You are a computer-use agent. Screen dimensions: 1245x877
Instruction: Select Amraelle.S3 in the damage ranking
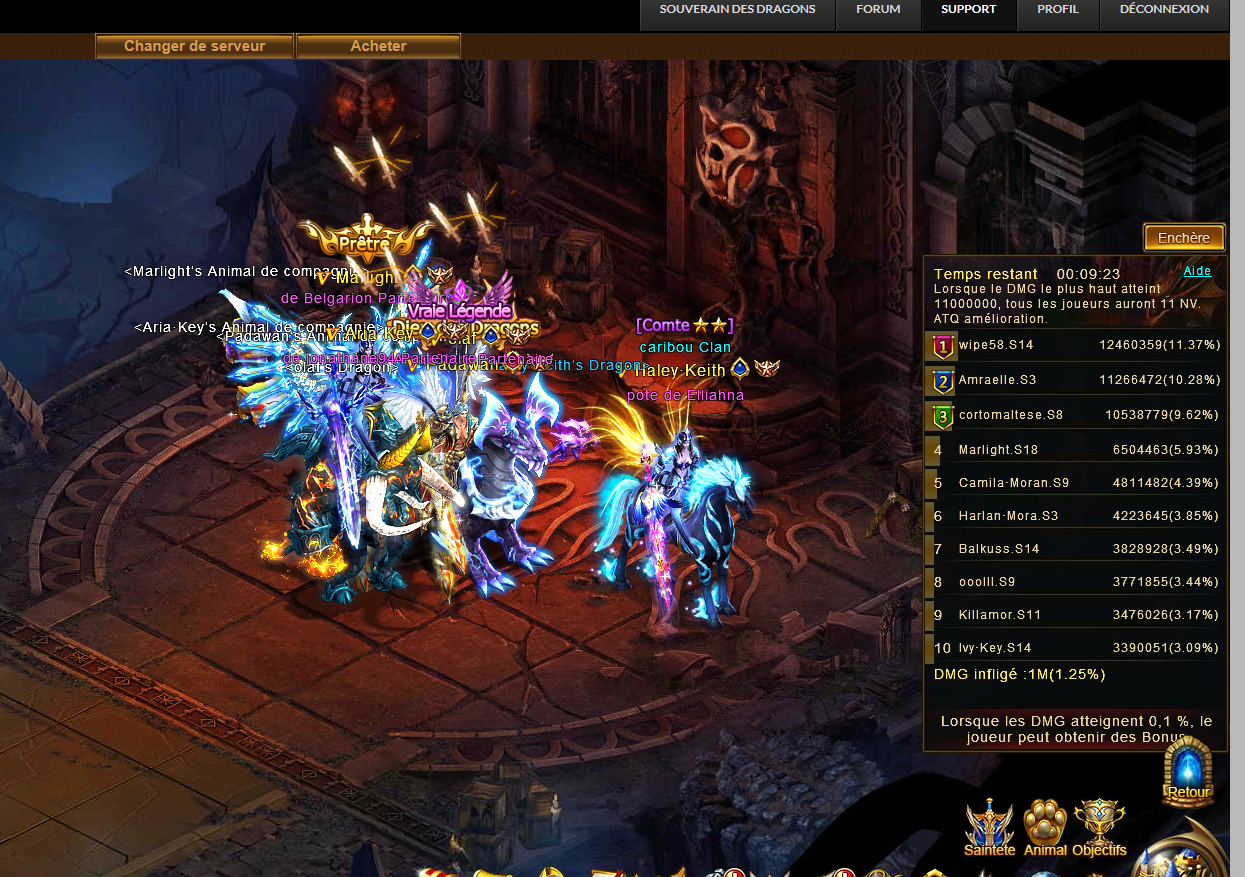tap(1074, 380)
